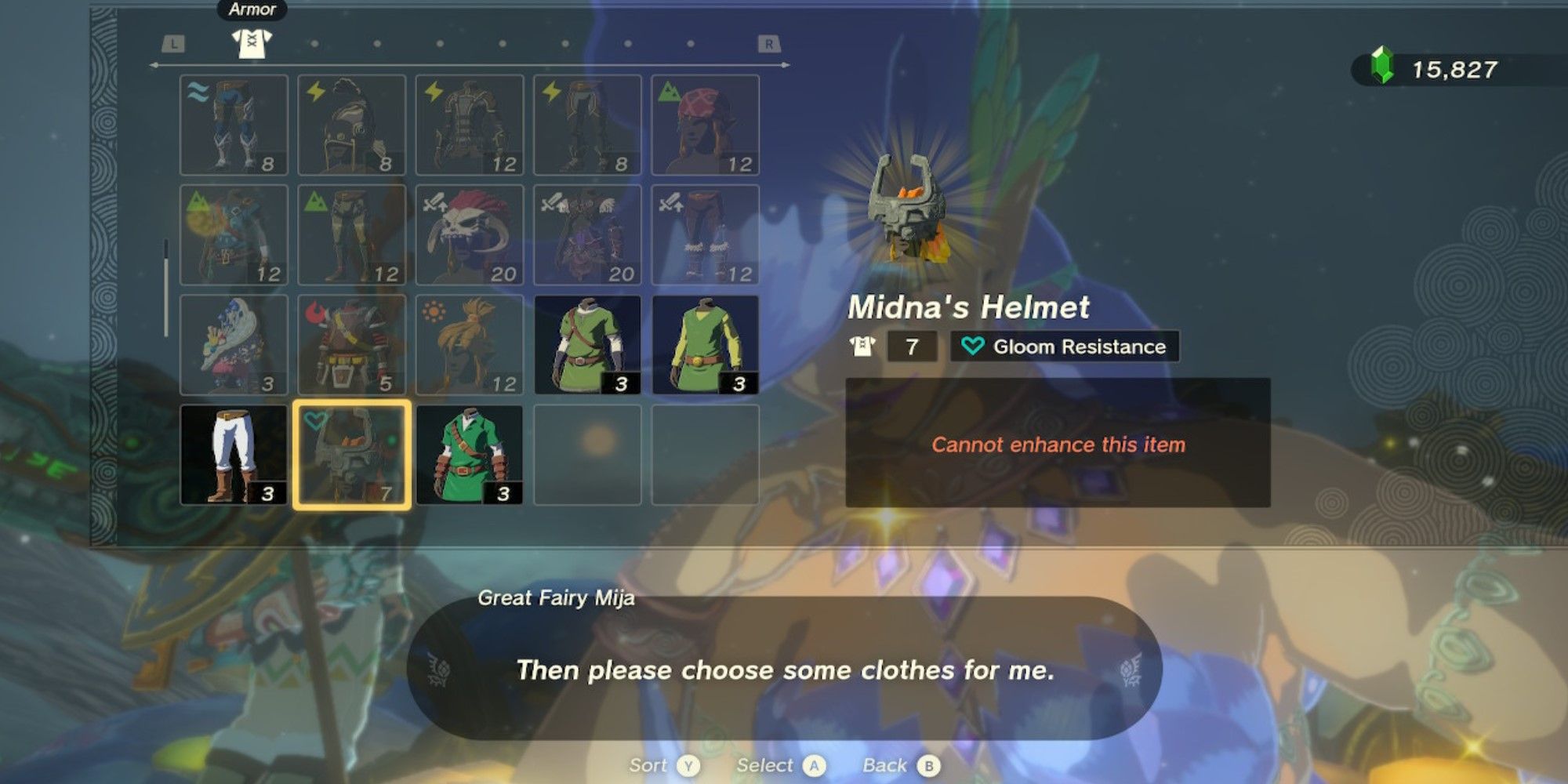
Task: Select the second inventory page dot
Action: [x=315, y=43]
